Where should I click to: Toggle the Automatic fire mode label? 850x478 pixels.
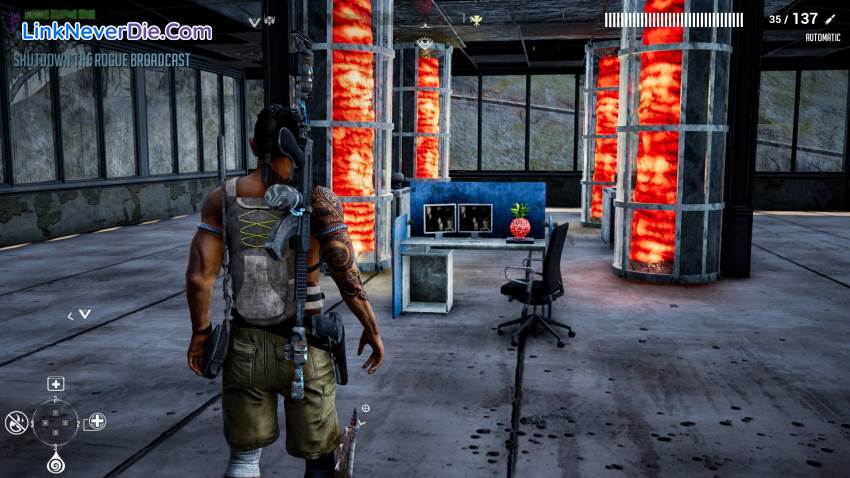tap(823, 38)
